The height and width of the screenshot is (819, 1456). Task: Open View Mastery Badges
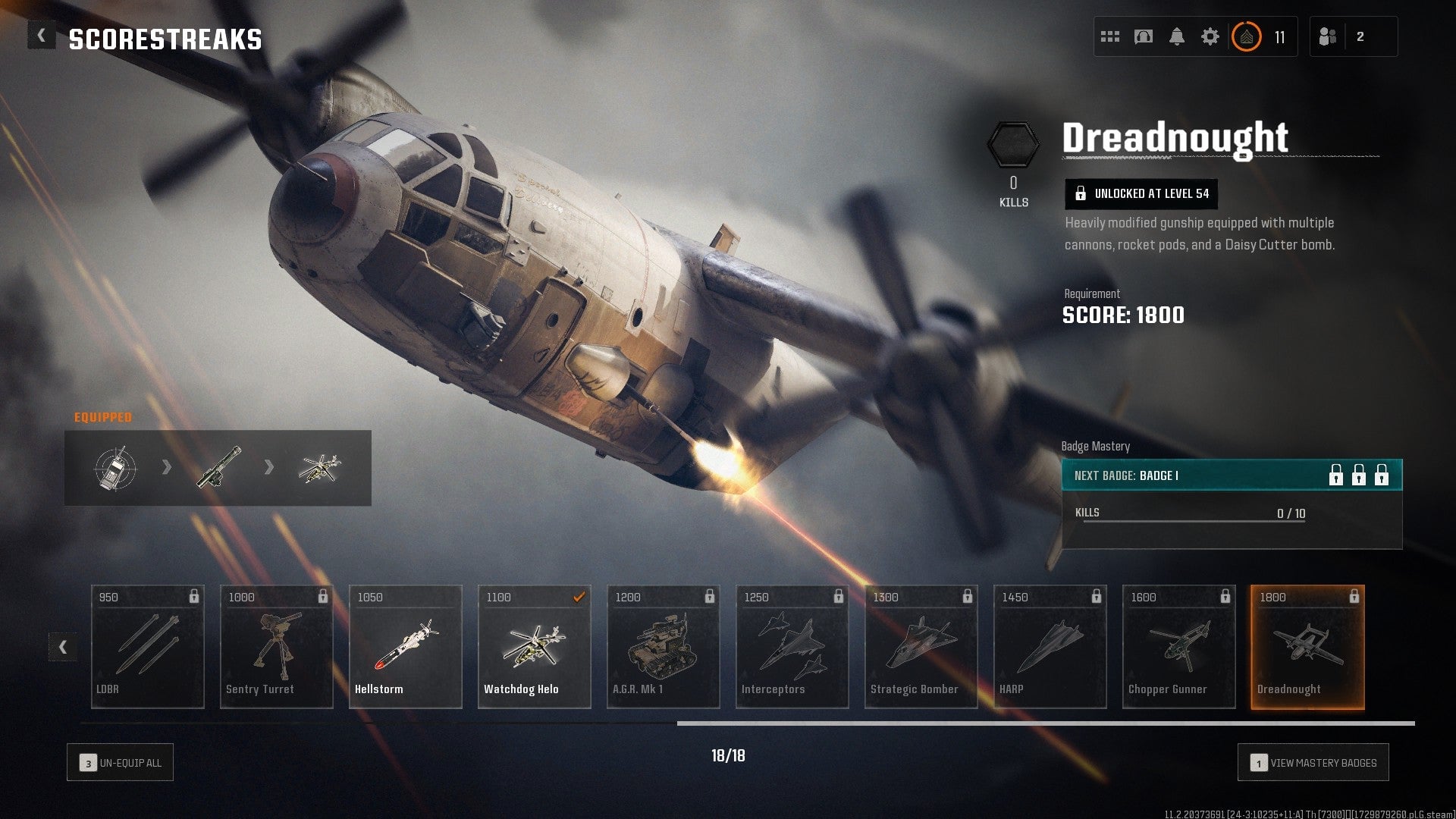[1313, 762]
